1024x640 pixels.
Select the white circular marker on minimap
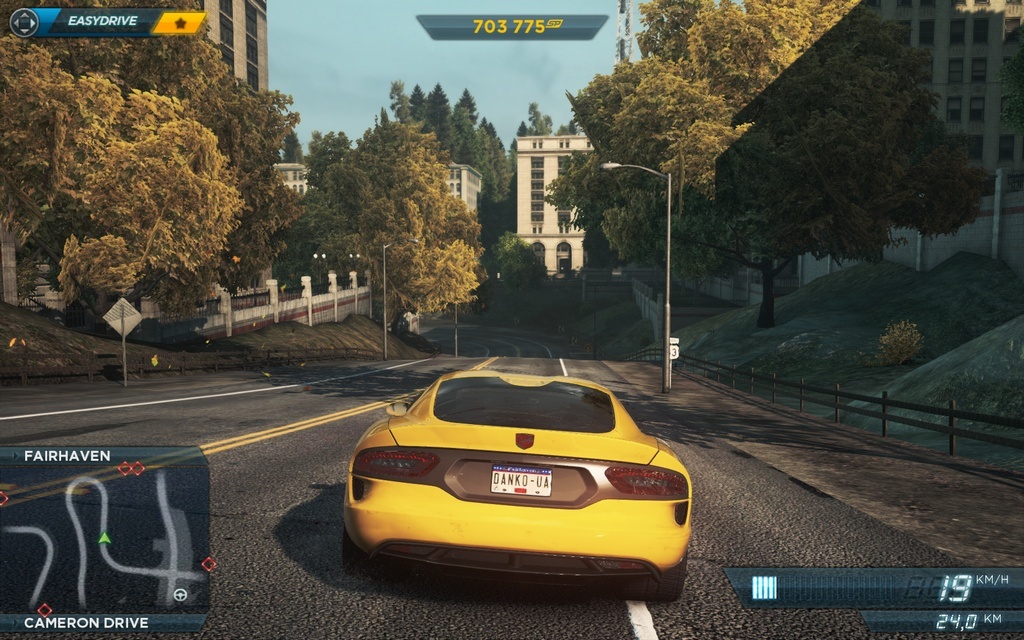(180, 595)
